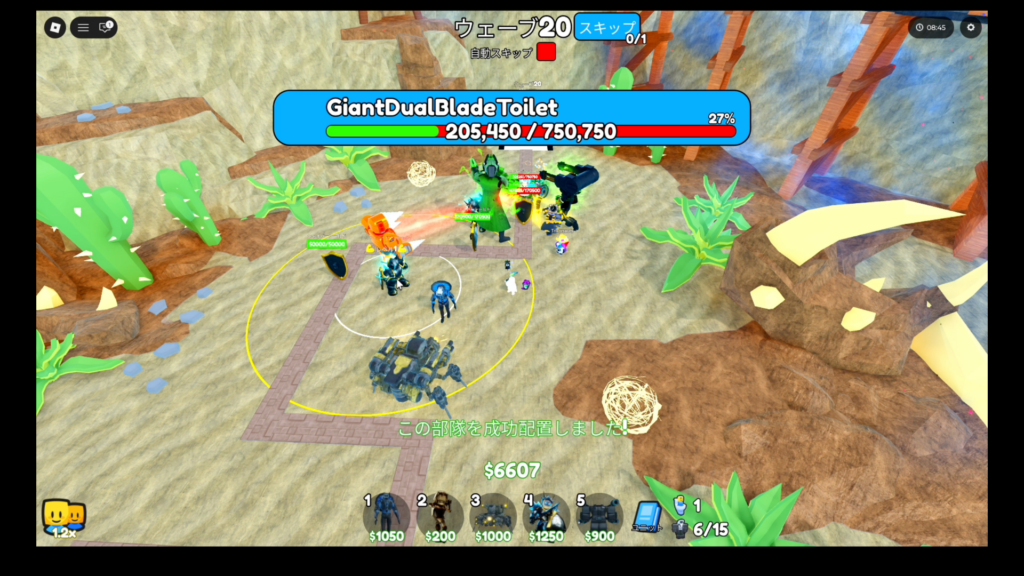Open the hamburger list menu
Viewport: 1024px width, 576px height.
click(x=83, y=28)
